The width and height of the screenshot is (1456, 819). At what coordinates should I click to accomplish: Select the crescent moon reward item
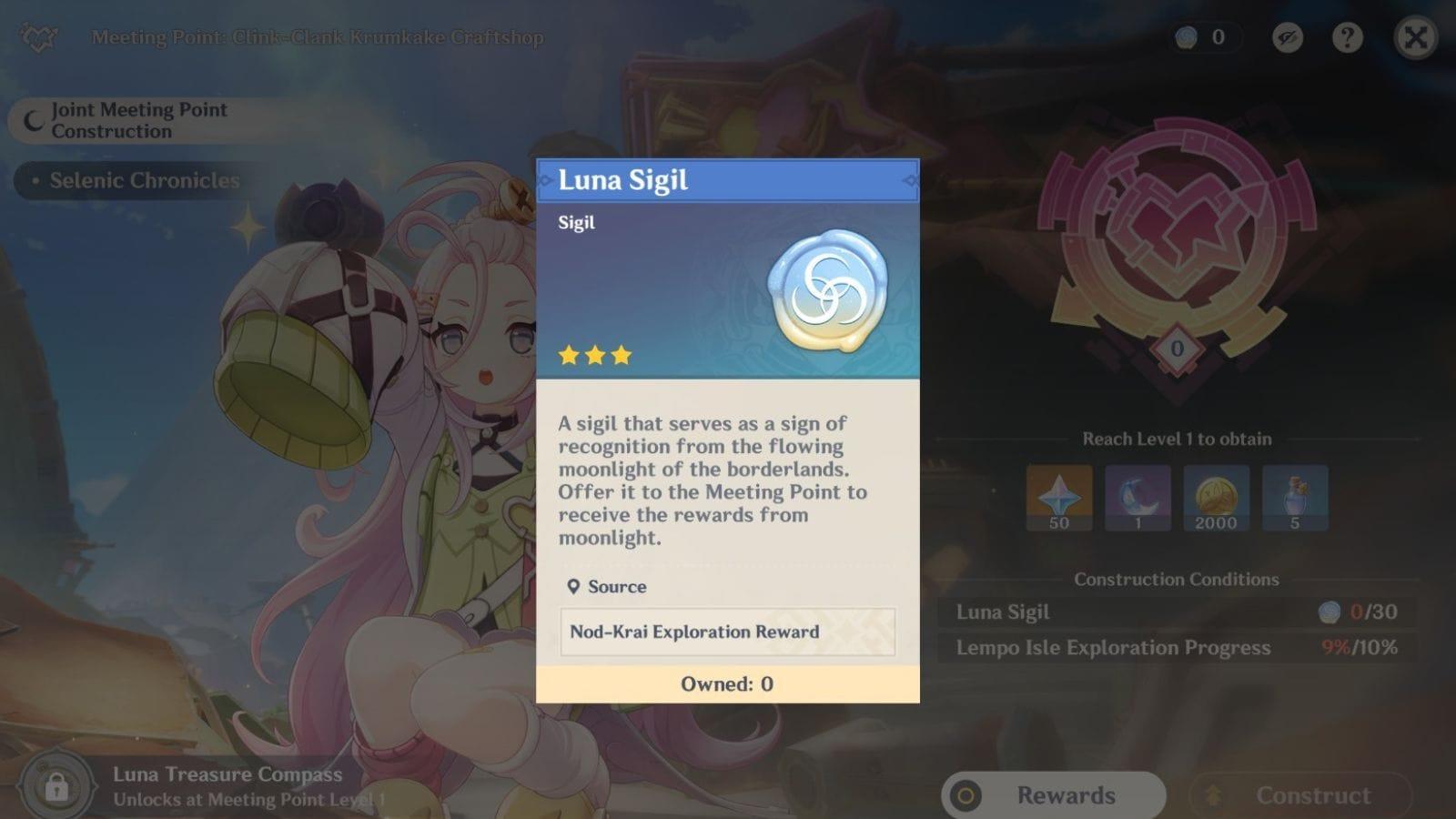coord(1137,498)
